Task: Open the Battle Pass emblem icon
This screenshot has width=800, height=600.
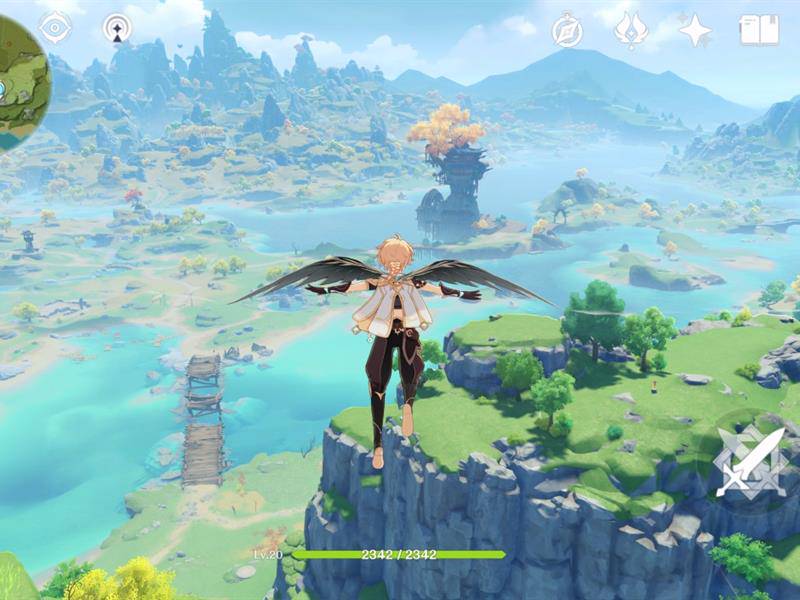Action: pyautogui.click(x=630, y=30)
